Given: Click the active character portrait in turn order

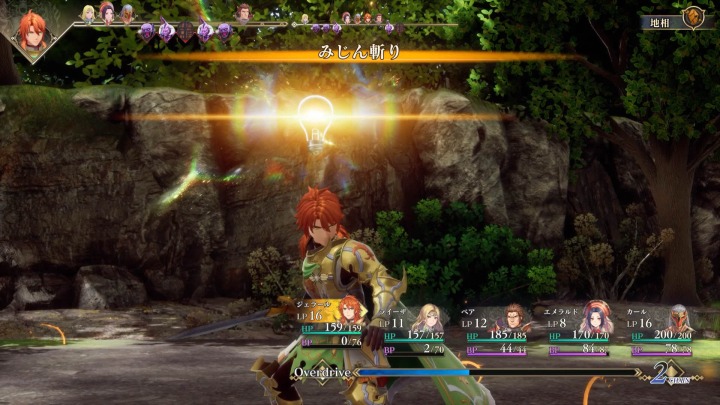Looking at the screenshot, I should pos(34,31).
